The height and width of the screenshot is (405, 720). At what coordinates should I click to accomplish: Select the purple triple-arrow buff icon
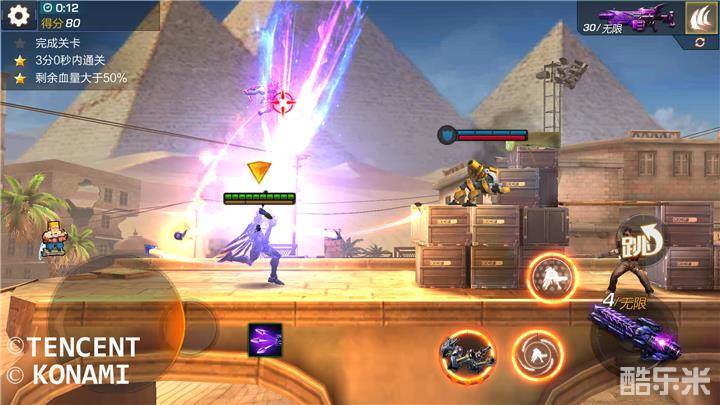pos(265,340)
